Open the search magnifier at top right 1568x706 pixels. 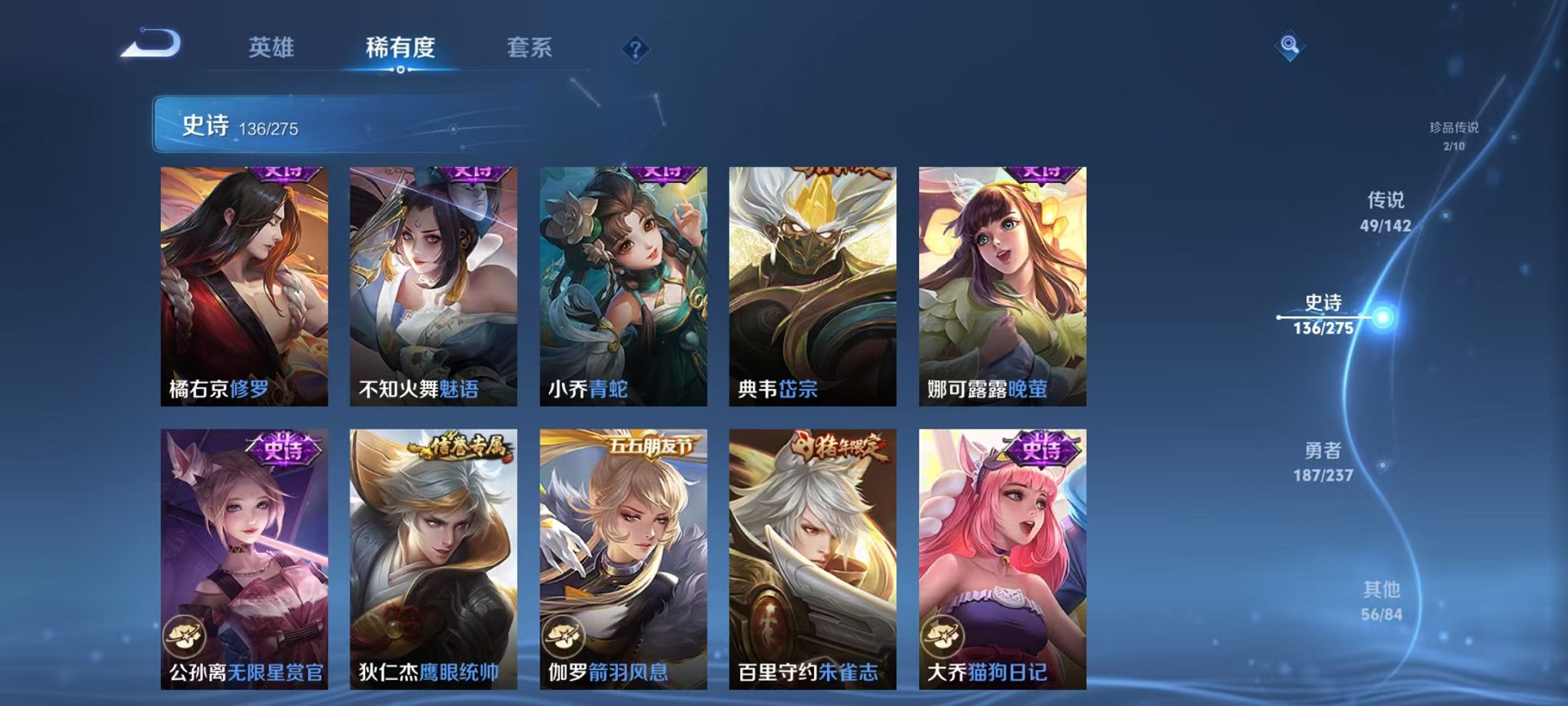pos(1291,46)
